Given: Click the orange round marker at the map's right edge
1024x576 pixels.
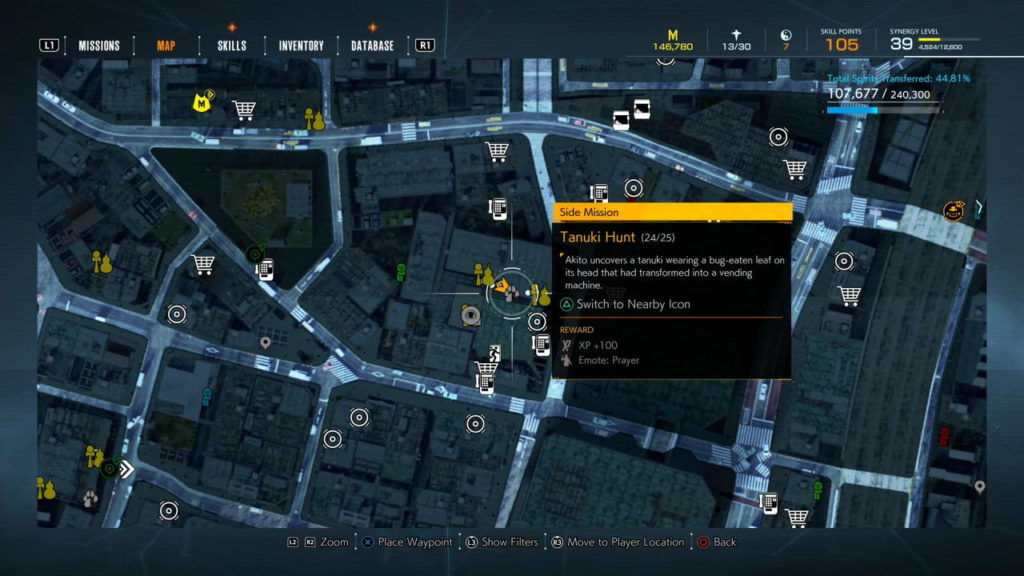Looking at the screenshot, I should 953,211.
